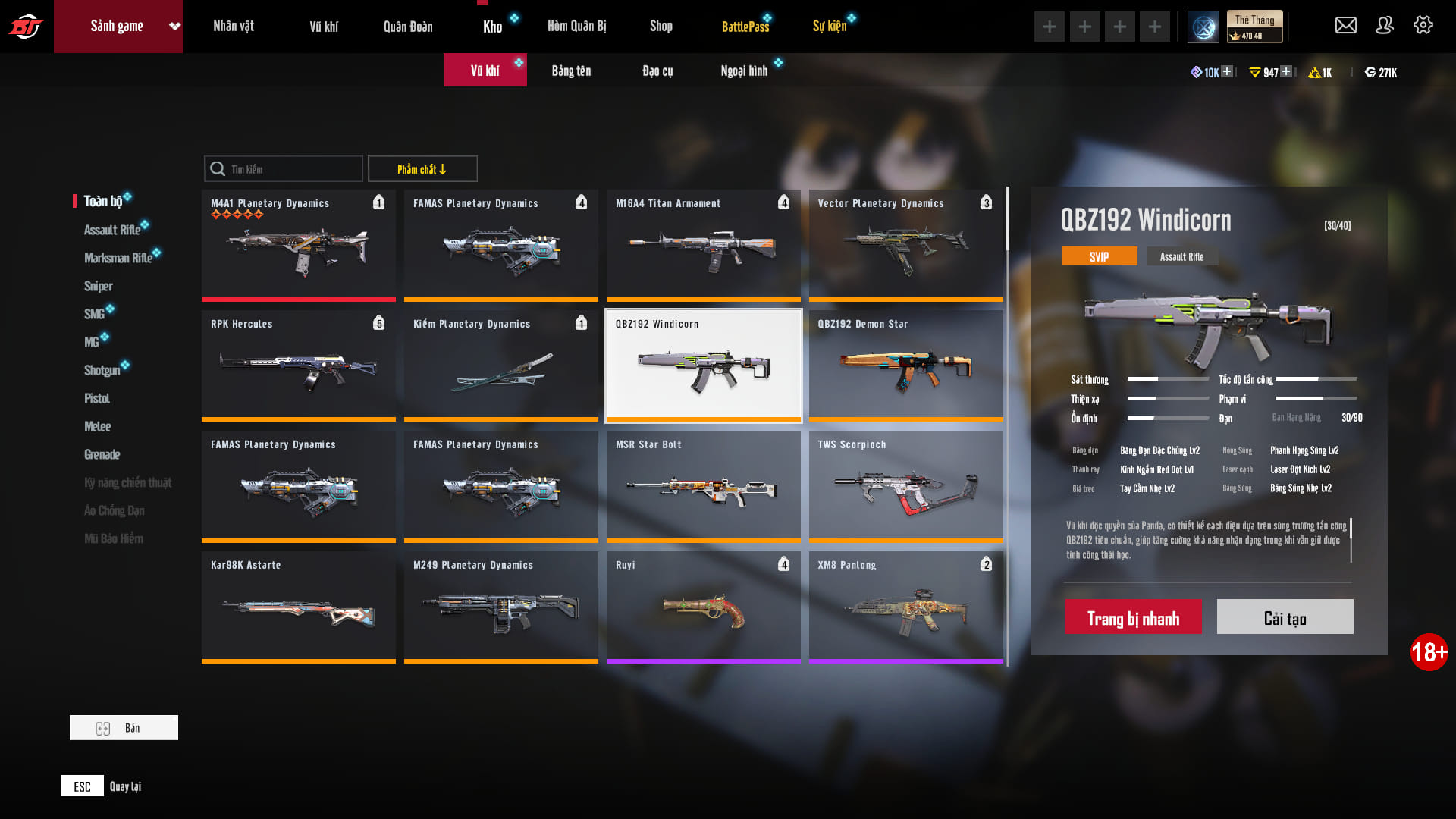1456x819 pixels.
Task: Go to the BattlePass page
Action: [745, 27]
